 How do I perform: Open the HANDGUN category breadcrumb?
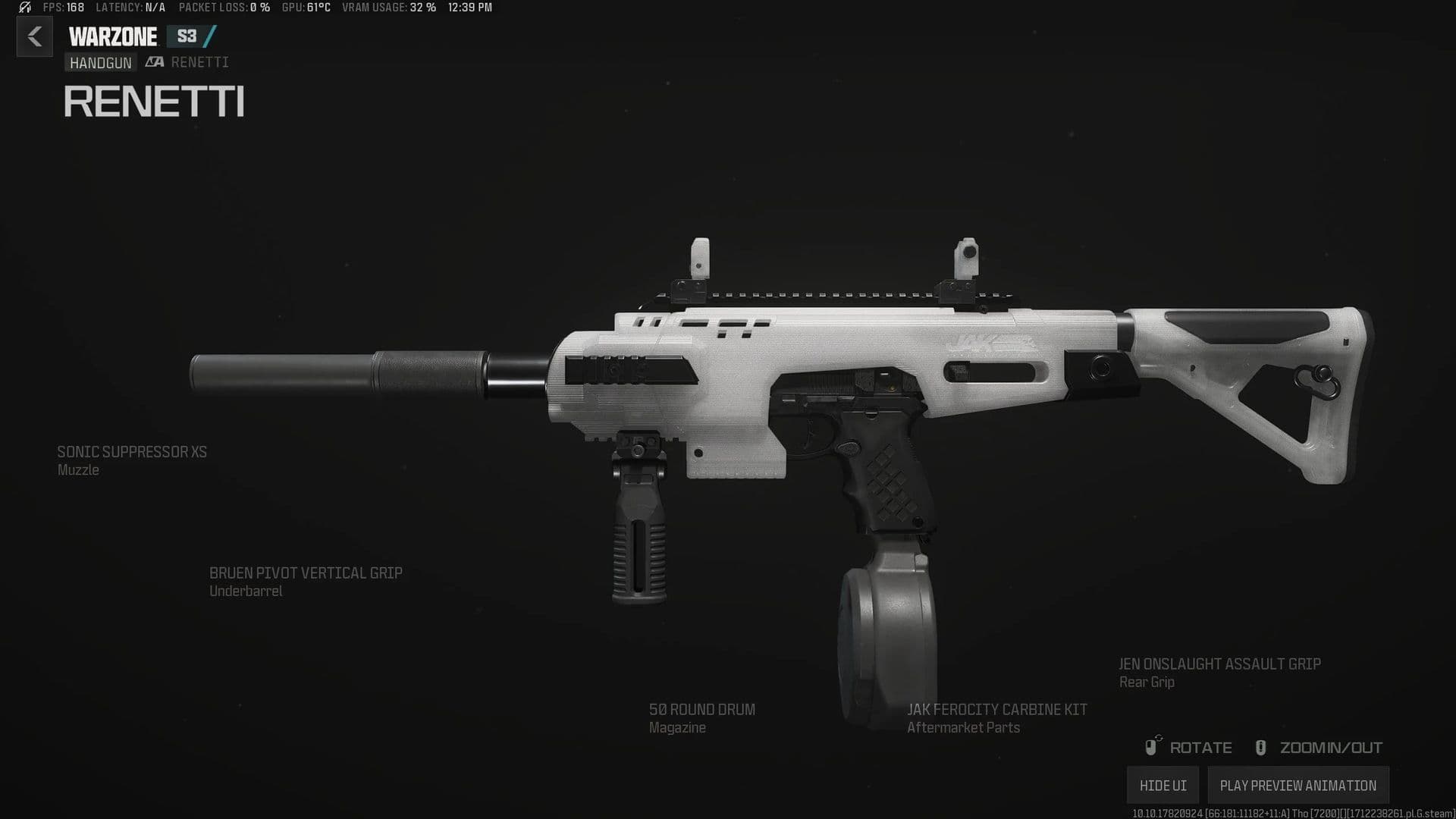click(x=100, y=63)
